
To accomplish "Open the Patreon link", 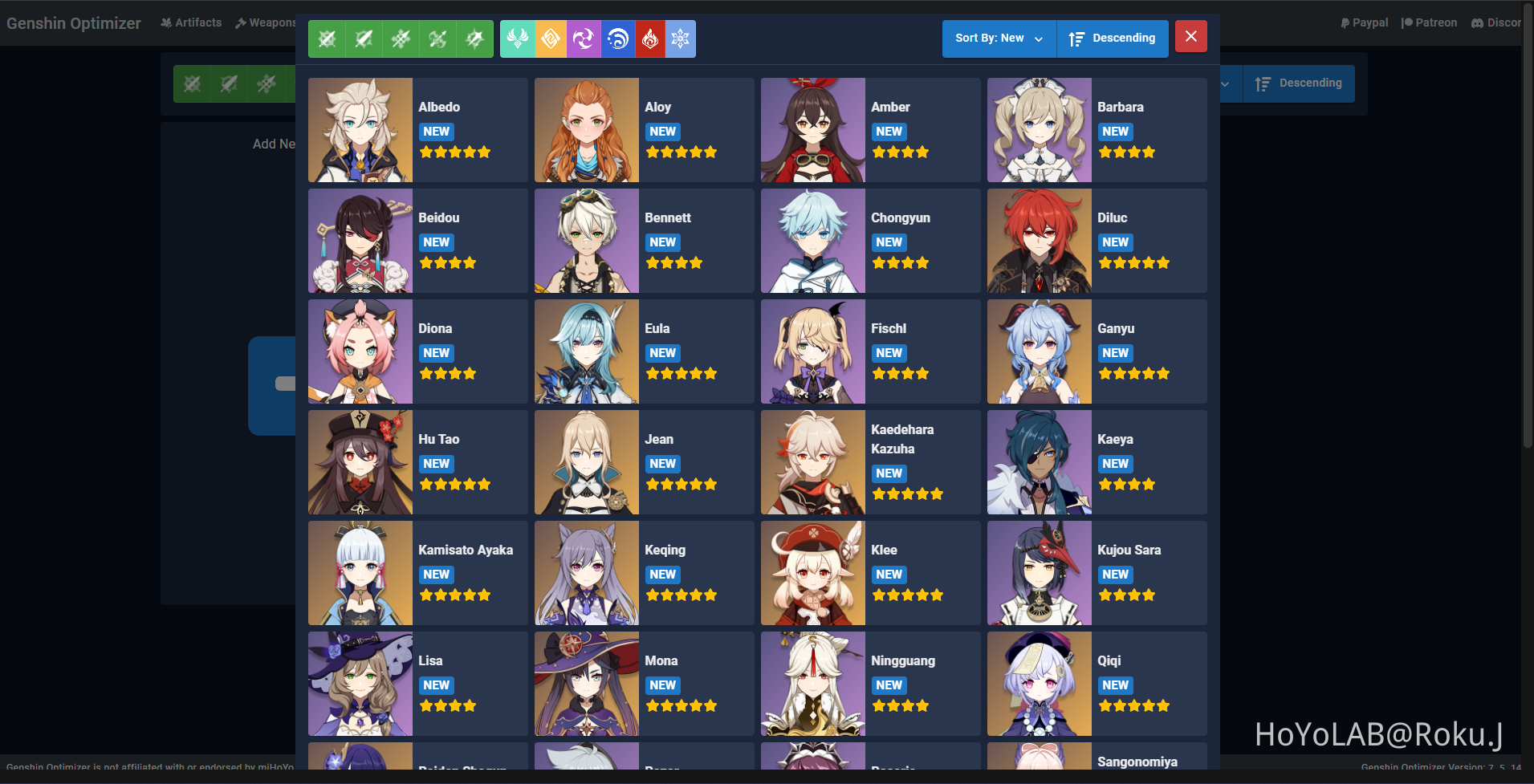I will (1430, 22).
